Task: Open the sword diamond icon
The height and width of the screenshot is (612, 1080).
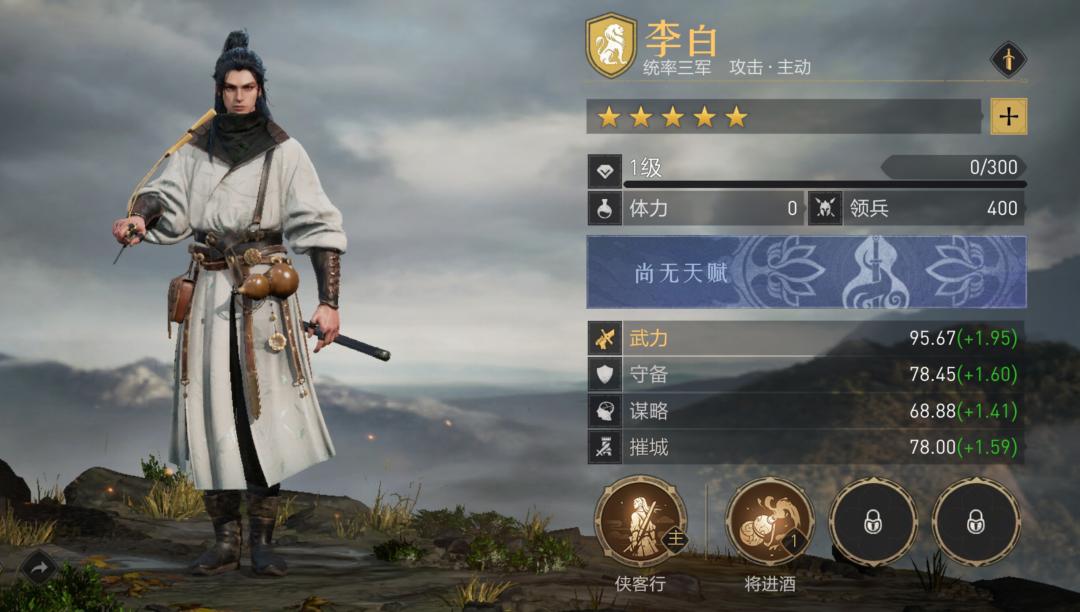Action: pyautogui.click(x=1008, y=59)
